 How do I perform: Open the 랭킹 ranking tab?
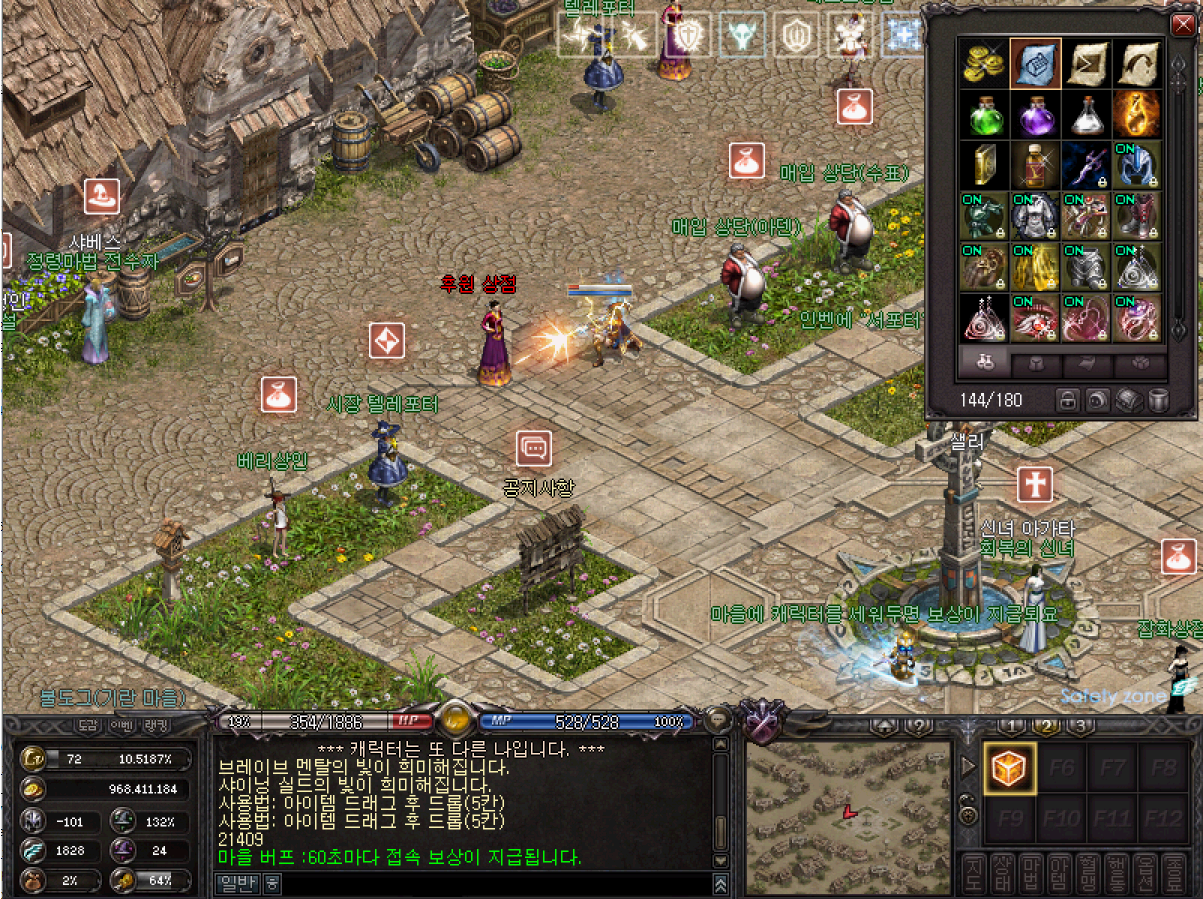[x=156, y=725]
